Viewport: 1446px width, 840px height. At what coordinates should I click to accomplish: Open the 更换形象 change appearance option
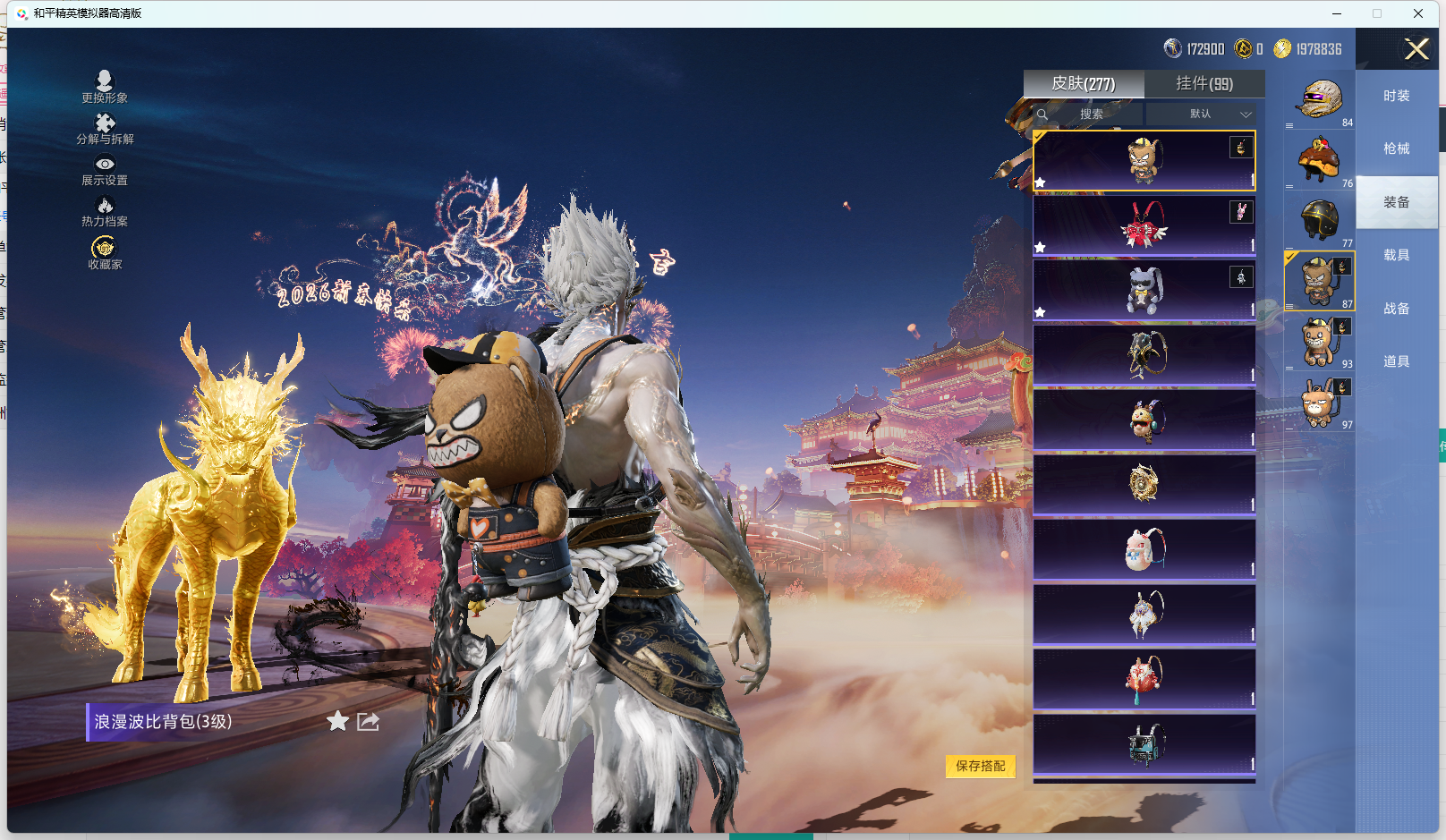click(105, 87)
